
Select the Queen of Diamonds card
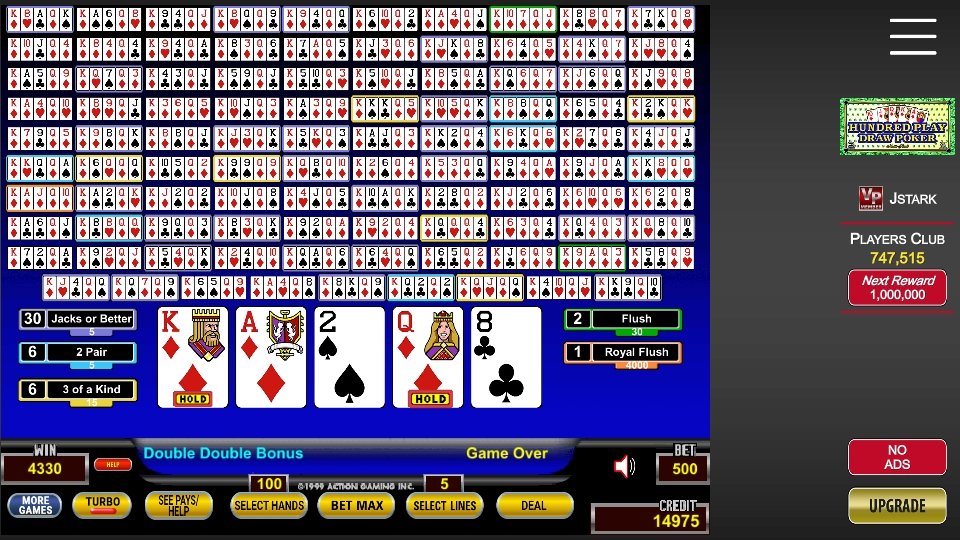[x=428, y=357]
